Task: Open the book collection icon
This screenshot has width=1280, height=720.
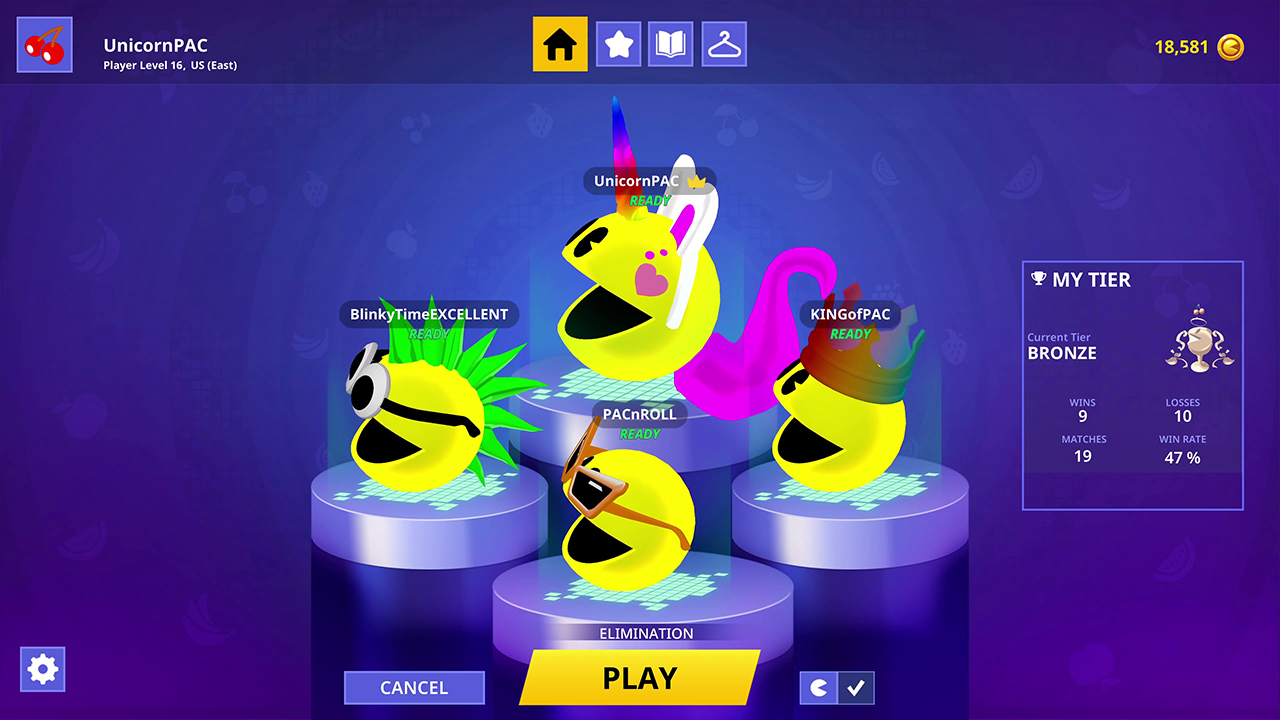Action: [x=670, y=44]
